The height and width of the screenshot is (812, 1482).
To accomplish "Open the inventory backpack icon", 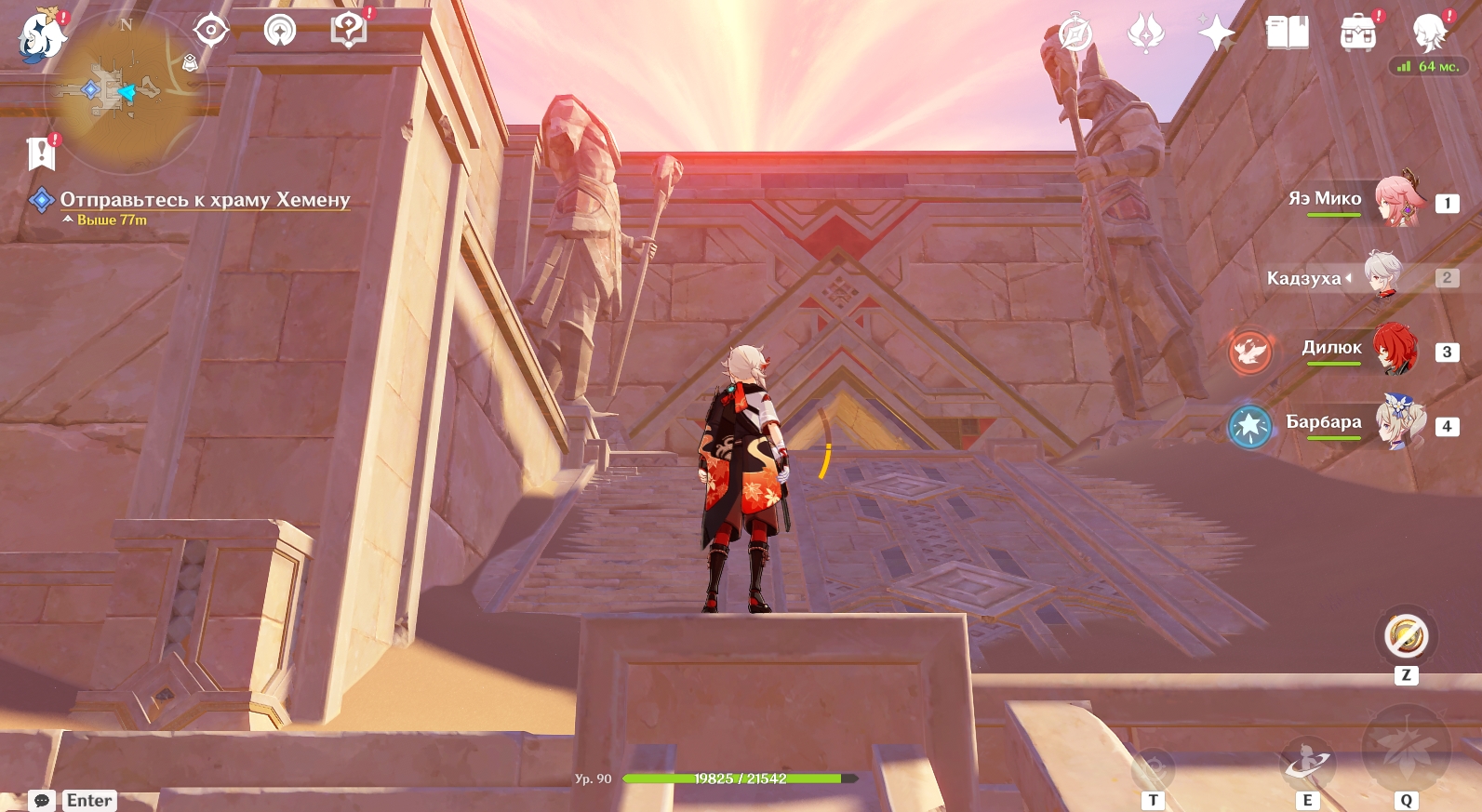I will tap(1357, 34).
